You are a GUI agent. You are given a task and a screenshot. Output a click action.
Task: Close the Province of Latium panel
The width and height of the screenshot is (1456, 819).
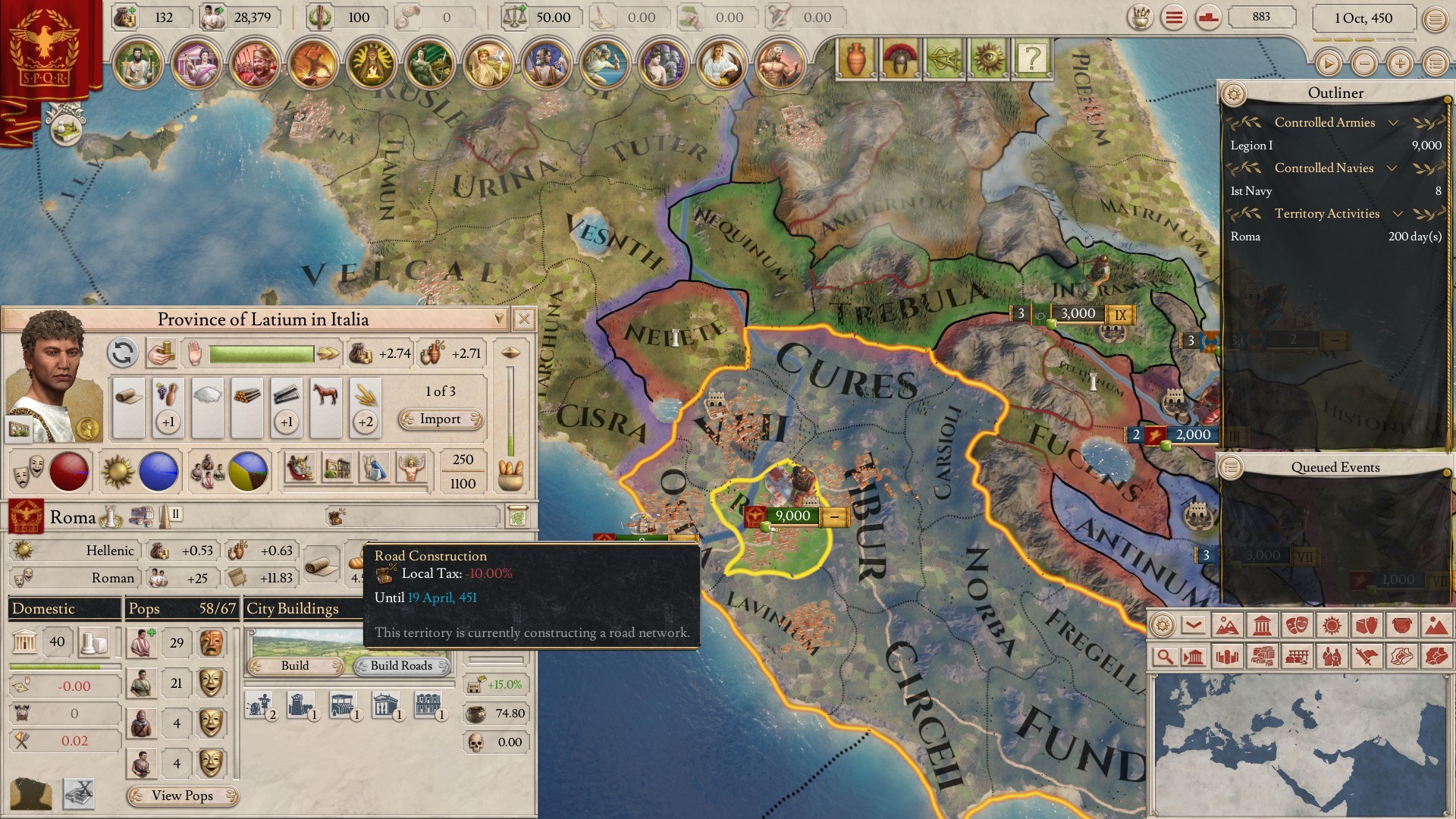click(523, 319)
